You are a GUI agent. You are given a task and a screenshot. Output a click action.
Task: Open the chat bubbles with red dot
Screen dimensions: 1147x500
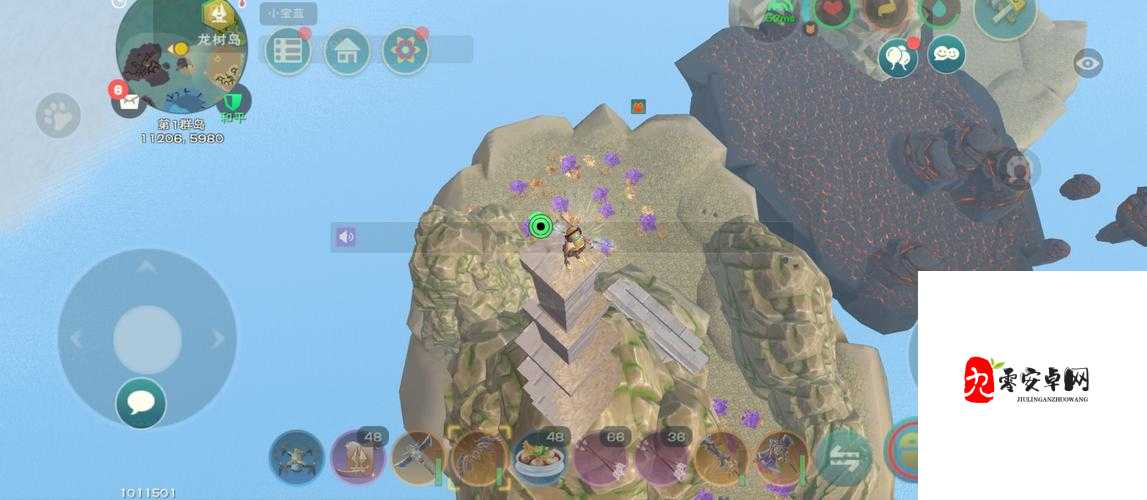[x=897, y=58]
